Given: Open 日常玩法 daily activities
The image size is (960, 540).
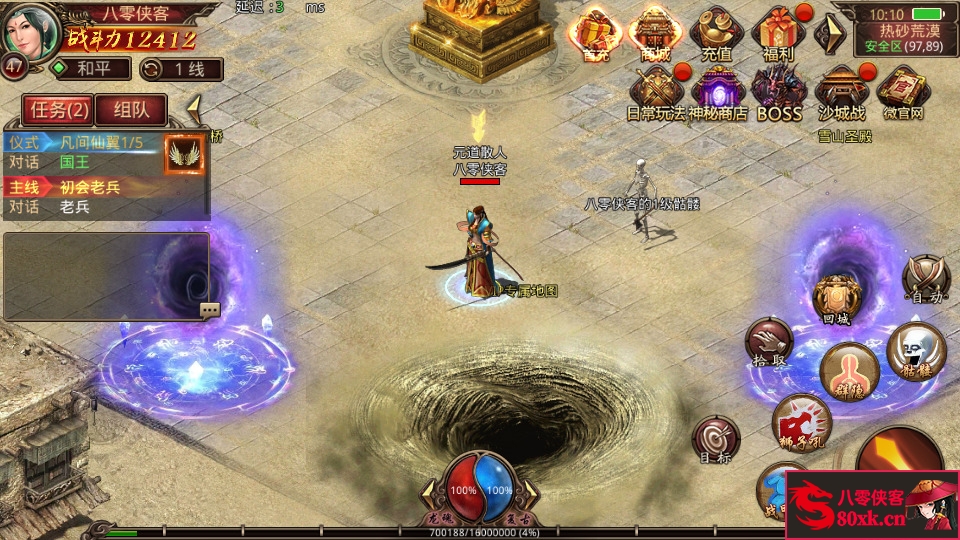Looking at the screenshot, I should coord(656,92).
